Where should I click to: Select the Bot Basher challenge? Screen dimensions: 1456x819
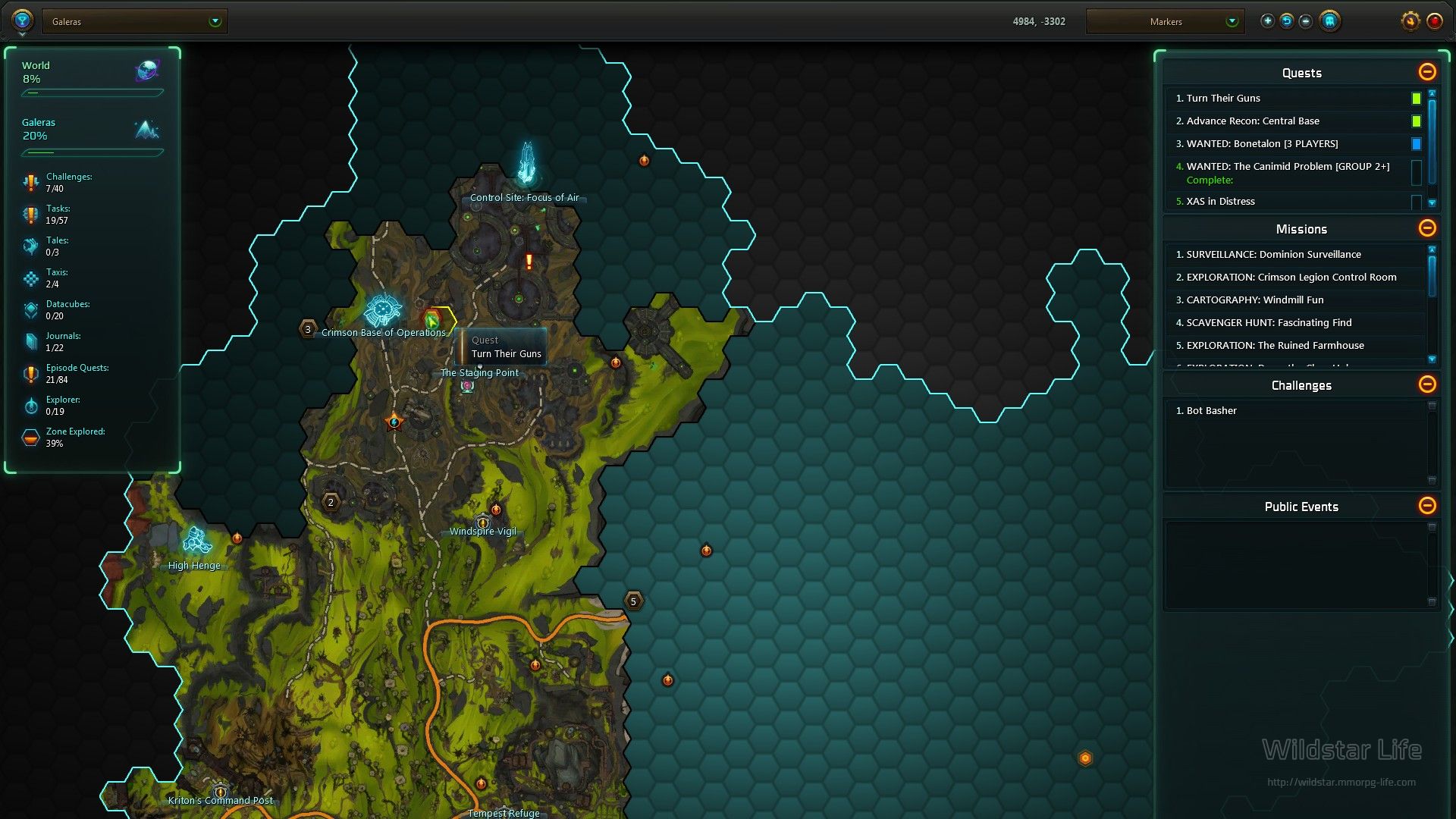click(x=1211, y=410)
